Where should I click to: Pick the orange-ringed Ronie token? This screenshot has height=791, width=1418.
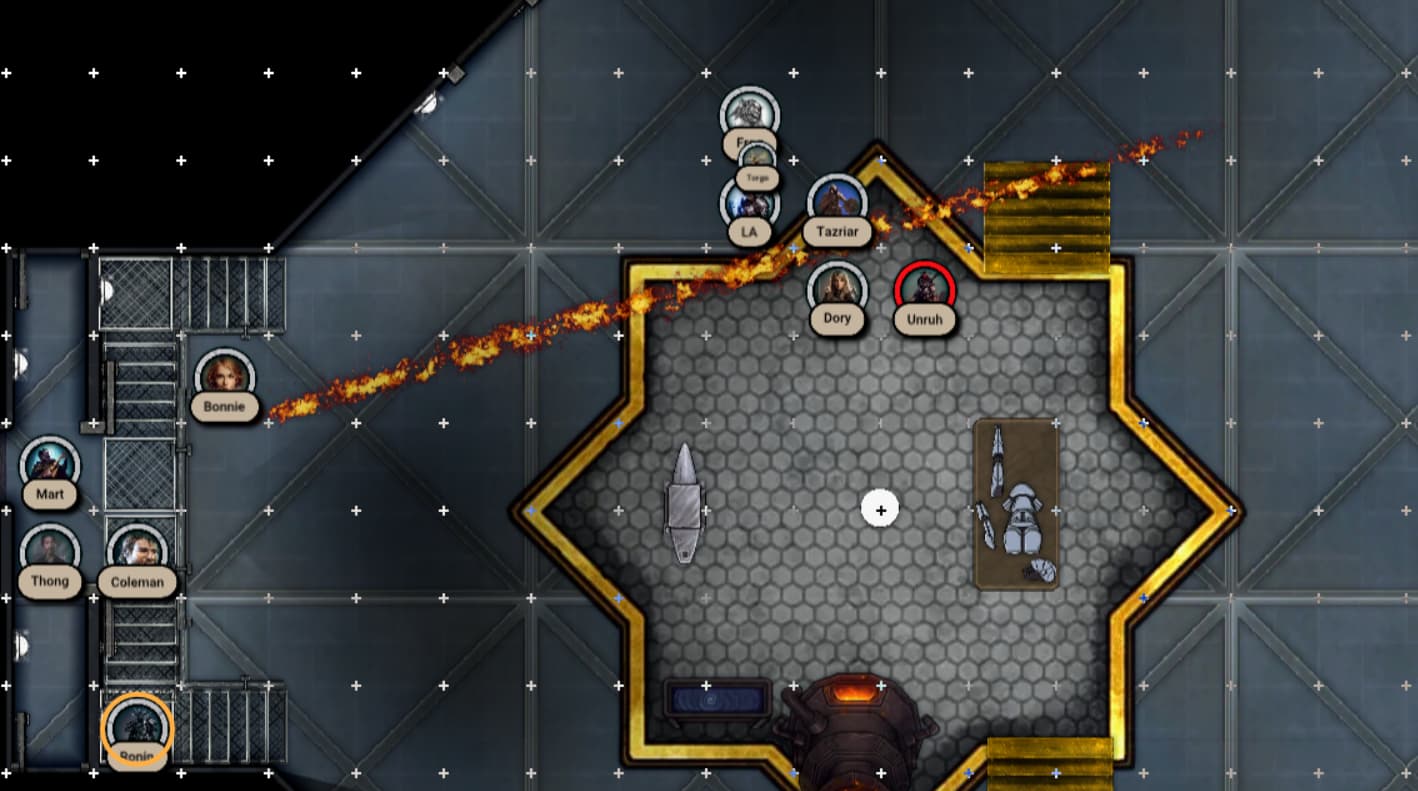[x=137, y=728]
